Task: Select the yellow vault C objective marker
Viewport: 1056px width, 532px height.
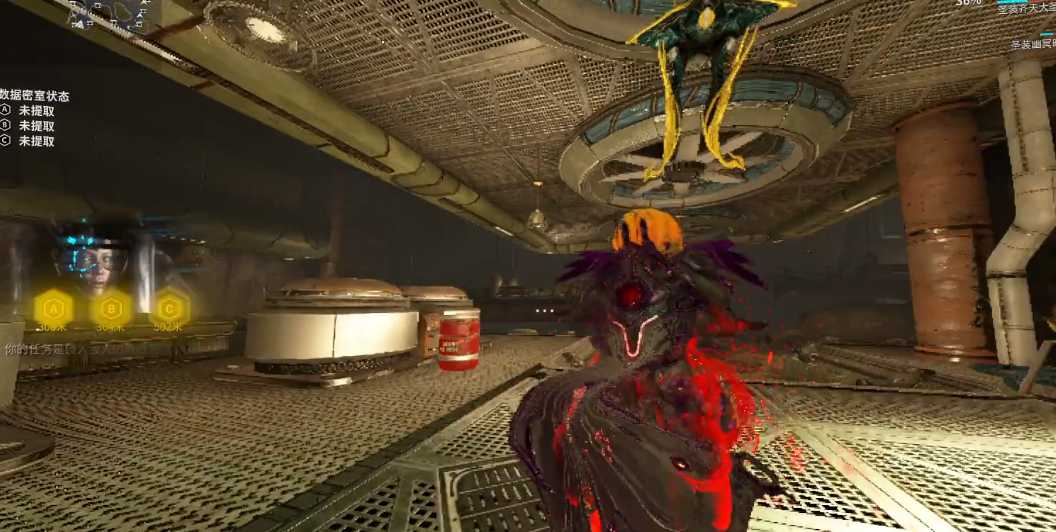Action: tap(170, 307)
